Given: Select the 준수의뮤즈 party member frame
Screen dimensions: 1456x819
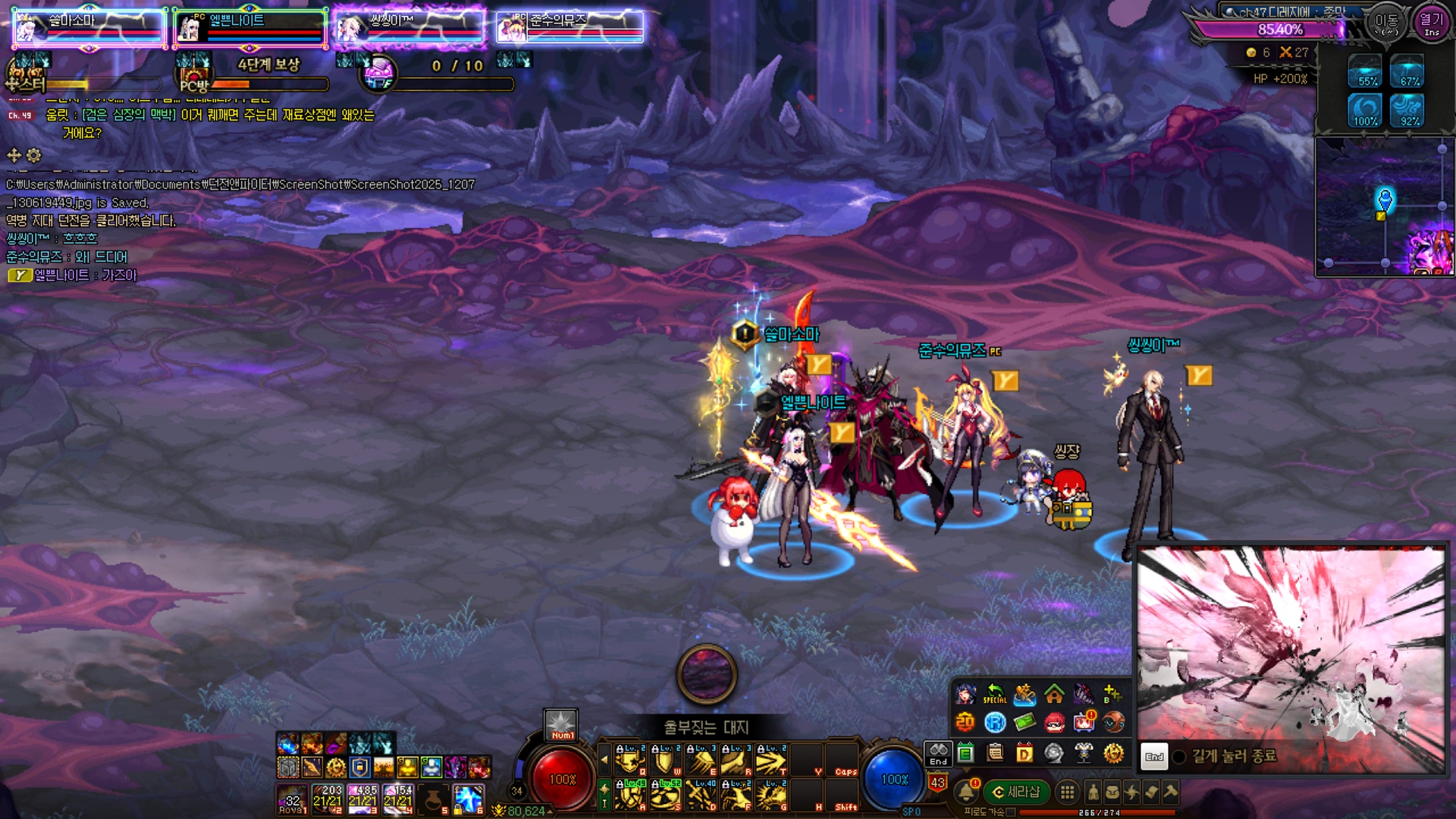Looking at the screenshot, I should coord(570,27).
